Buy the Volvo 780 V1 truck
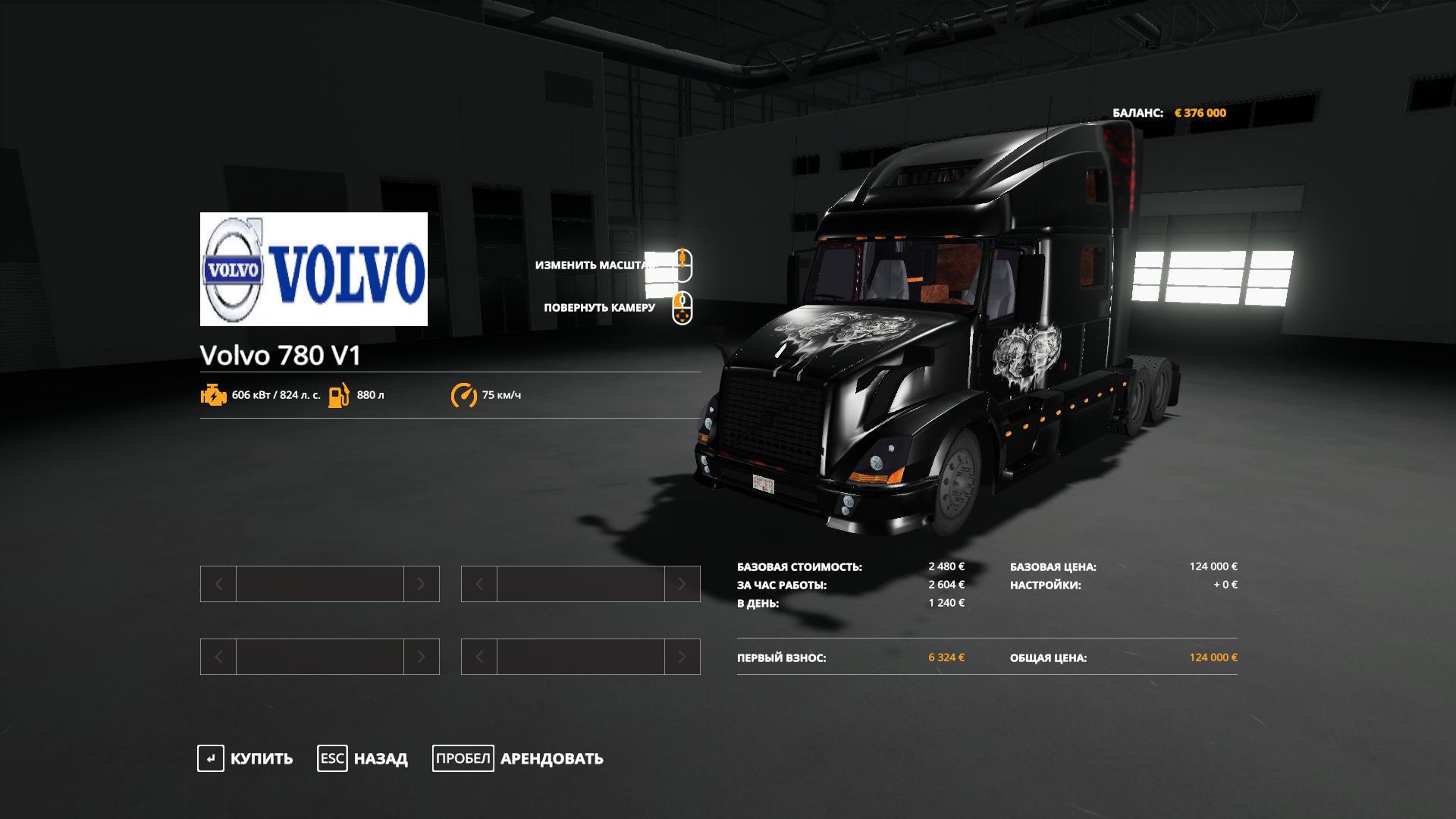Screen dimensions: 1456x819 tap(246, 758)
